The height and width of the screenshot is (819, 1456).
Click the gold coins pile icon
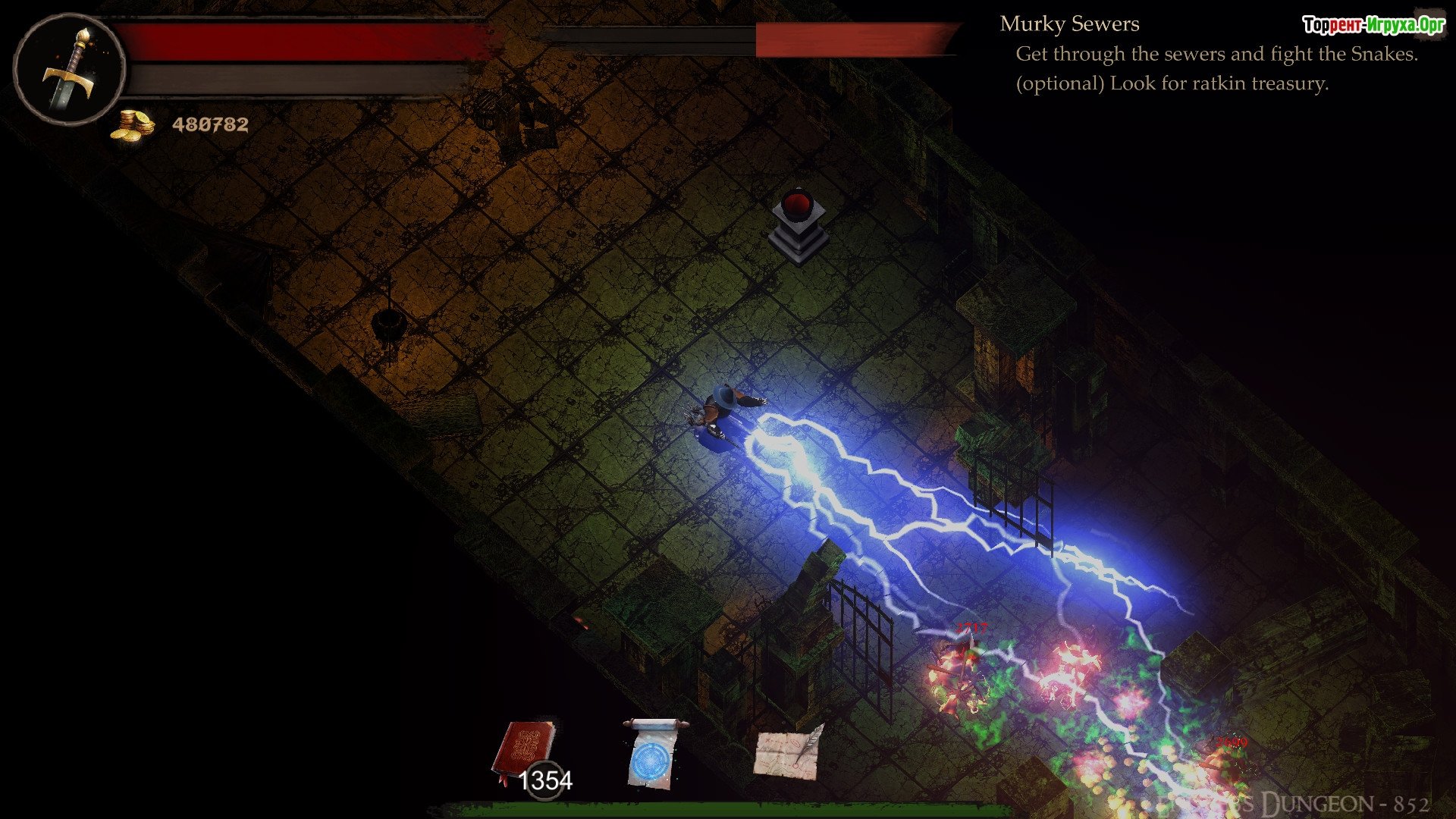pos(132,124)
